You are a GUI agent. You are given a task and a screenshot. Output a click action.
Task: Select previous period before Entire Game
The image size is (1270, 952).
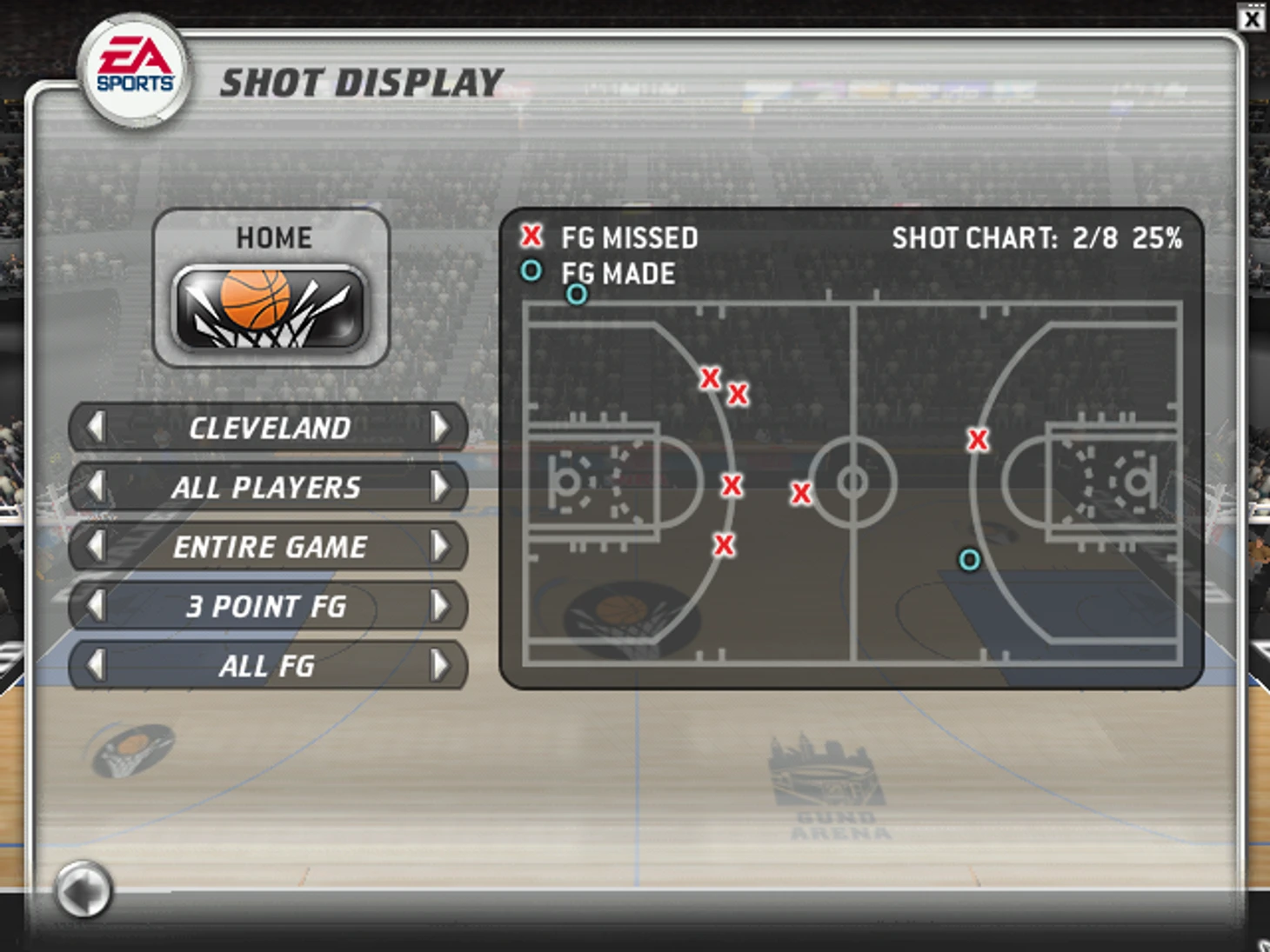(x=96, y=546)
